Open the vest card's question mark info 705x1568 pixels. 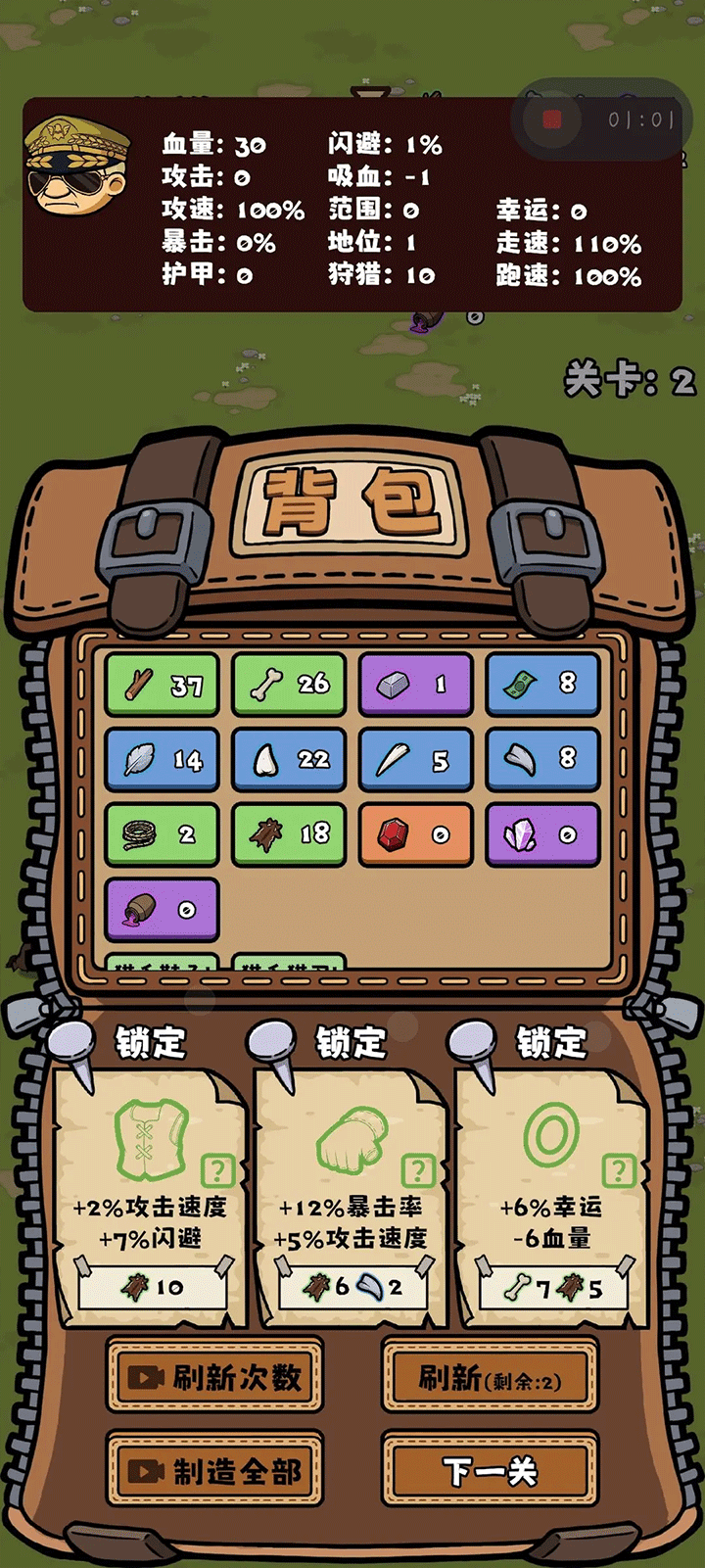click(217, 1169)
